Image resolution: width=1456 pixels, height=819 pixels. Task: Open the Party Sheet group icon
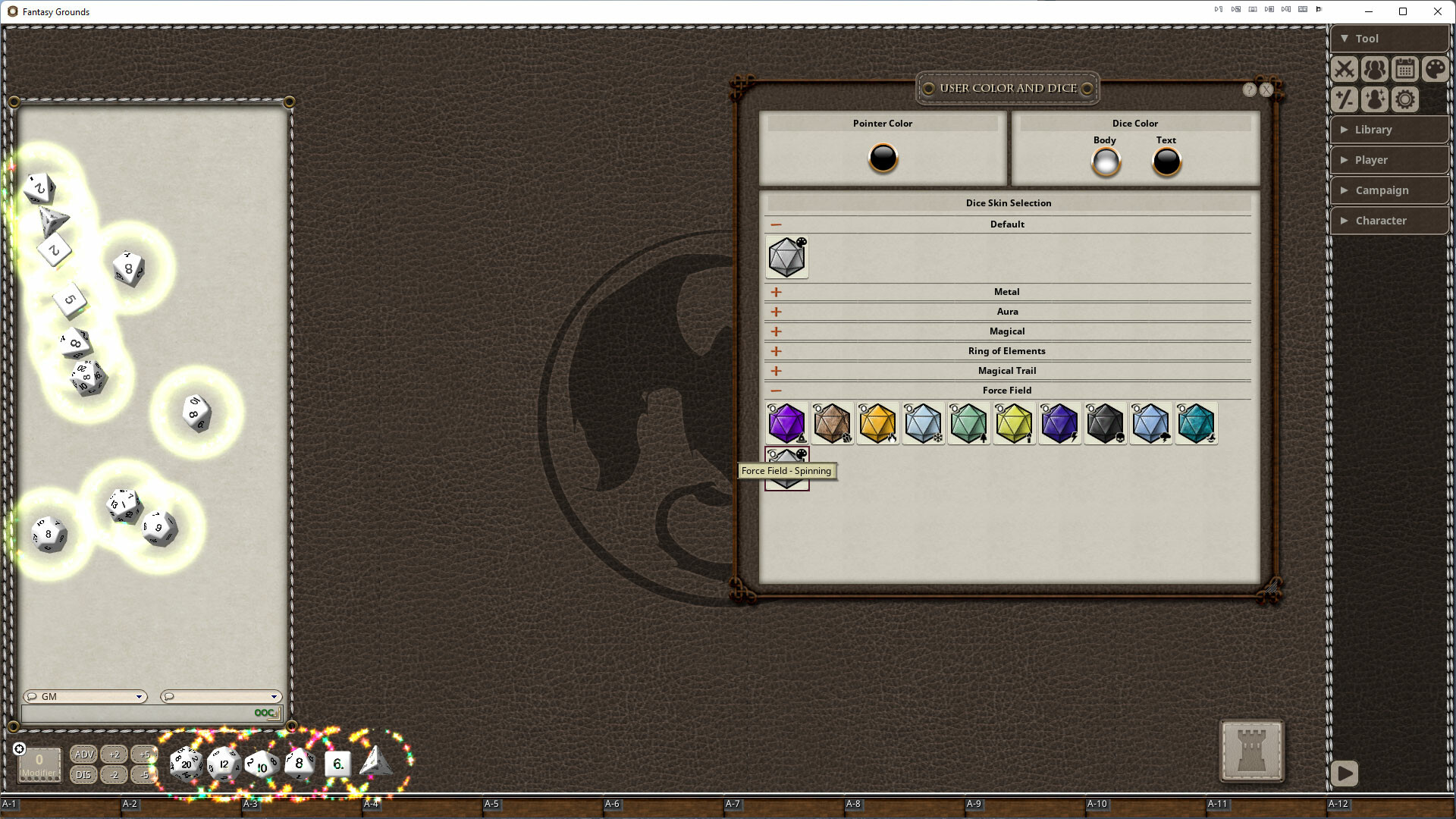pyautogui.click(x=1374, y=69)
